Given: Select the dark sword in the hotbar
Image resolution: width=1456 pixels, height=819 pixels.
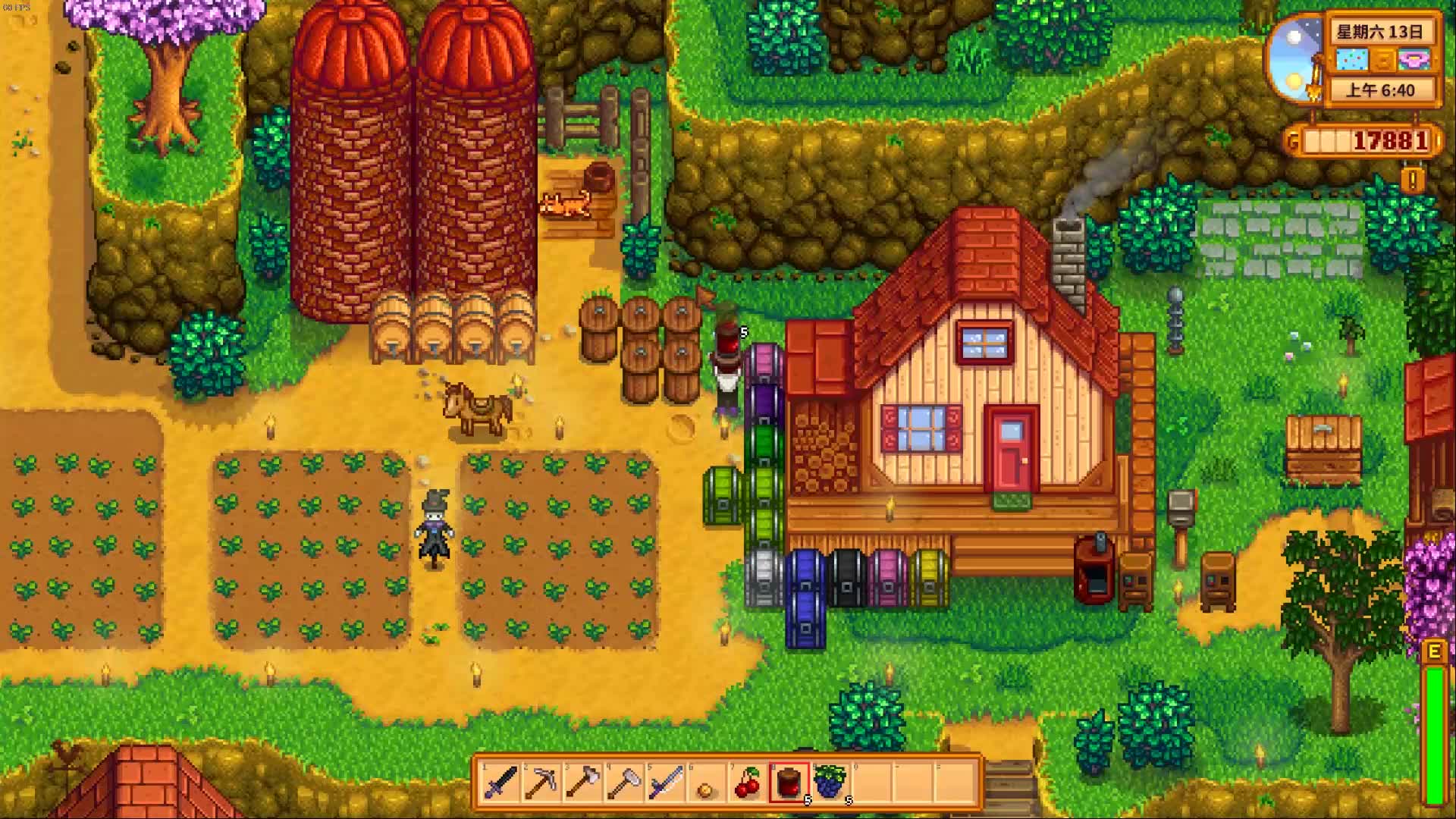Looking at the screenshot, I should [500, 783].
